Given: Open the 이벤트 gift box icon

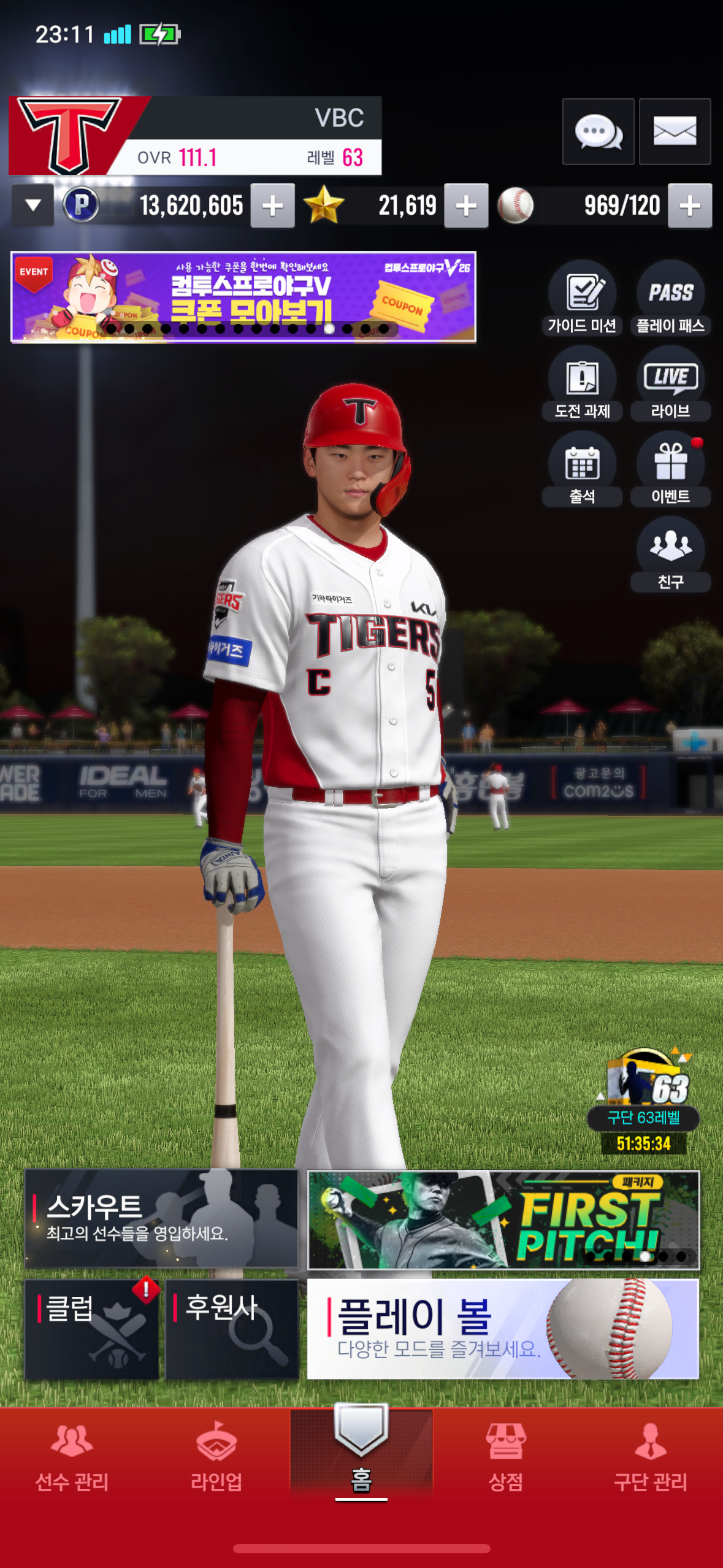Looking at the screenshot, I should click(670, 469).
